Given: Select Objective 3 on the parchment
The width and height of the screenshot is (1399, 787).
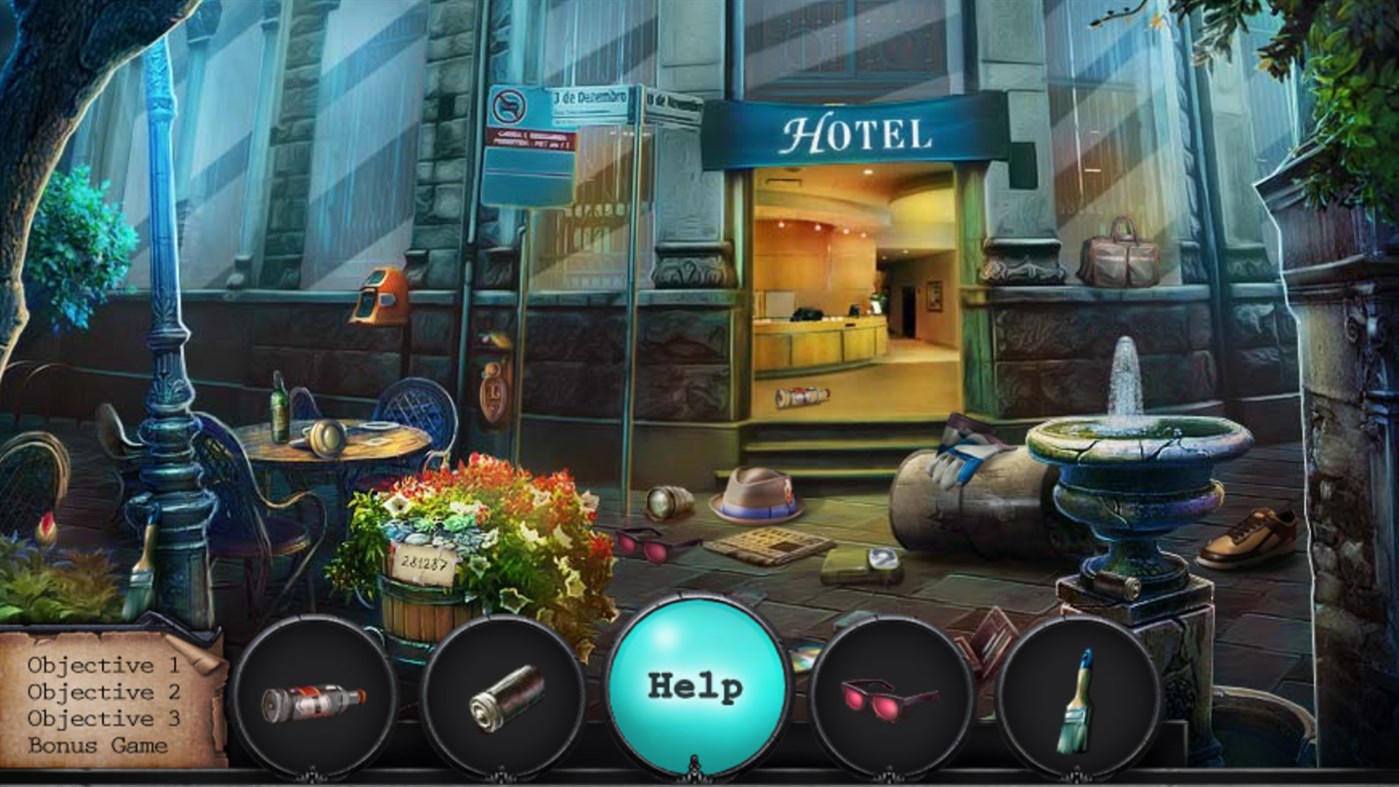Looking at the screenshot, I should pos(102,718).
